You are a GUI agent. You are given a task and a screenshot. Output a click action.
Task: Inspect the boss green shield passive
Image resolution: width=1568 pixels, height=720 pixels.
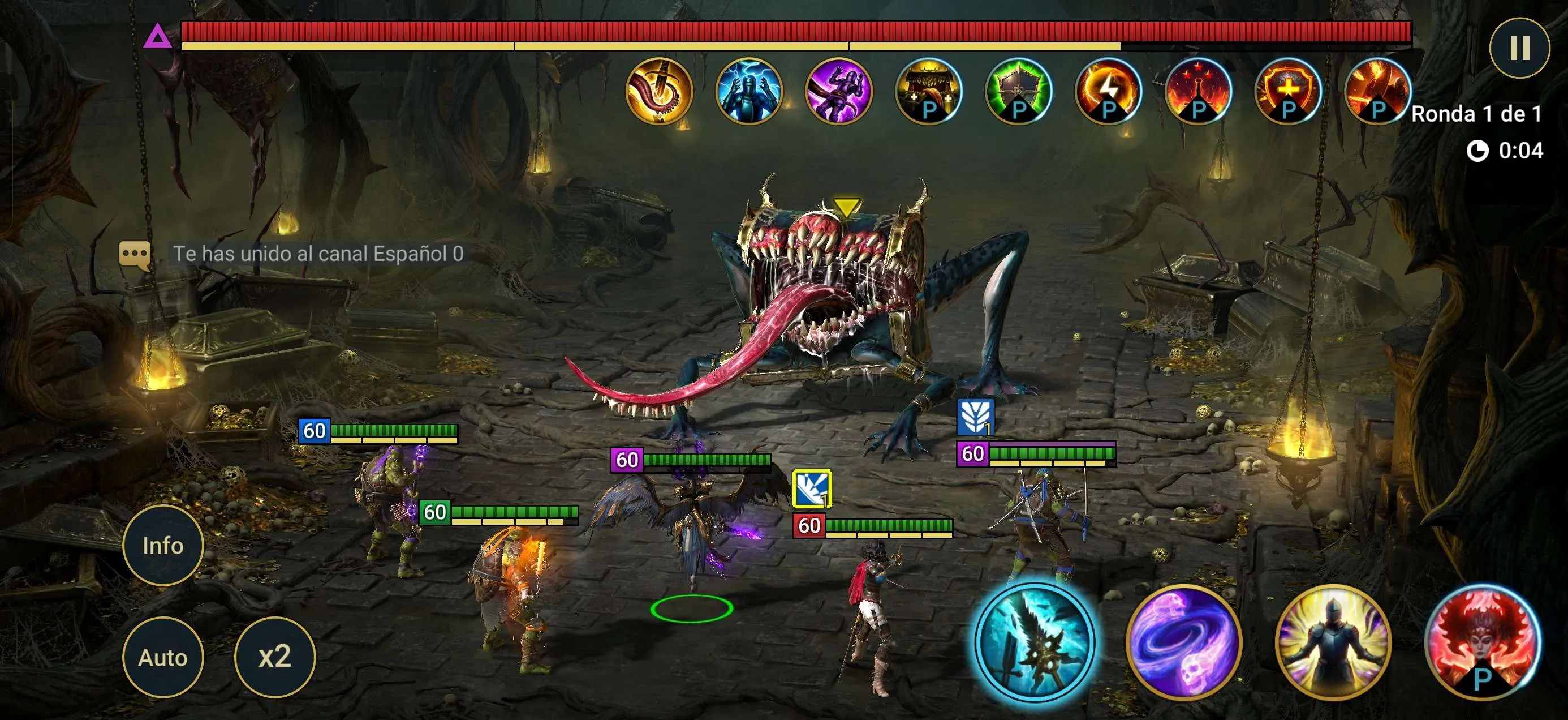coord(1018,91)
